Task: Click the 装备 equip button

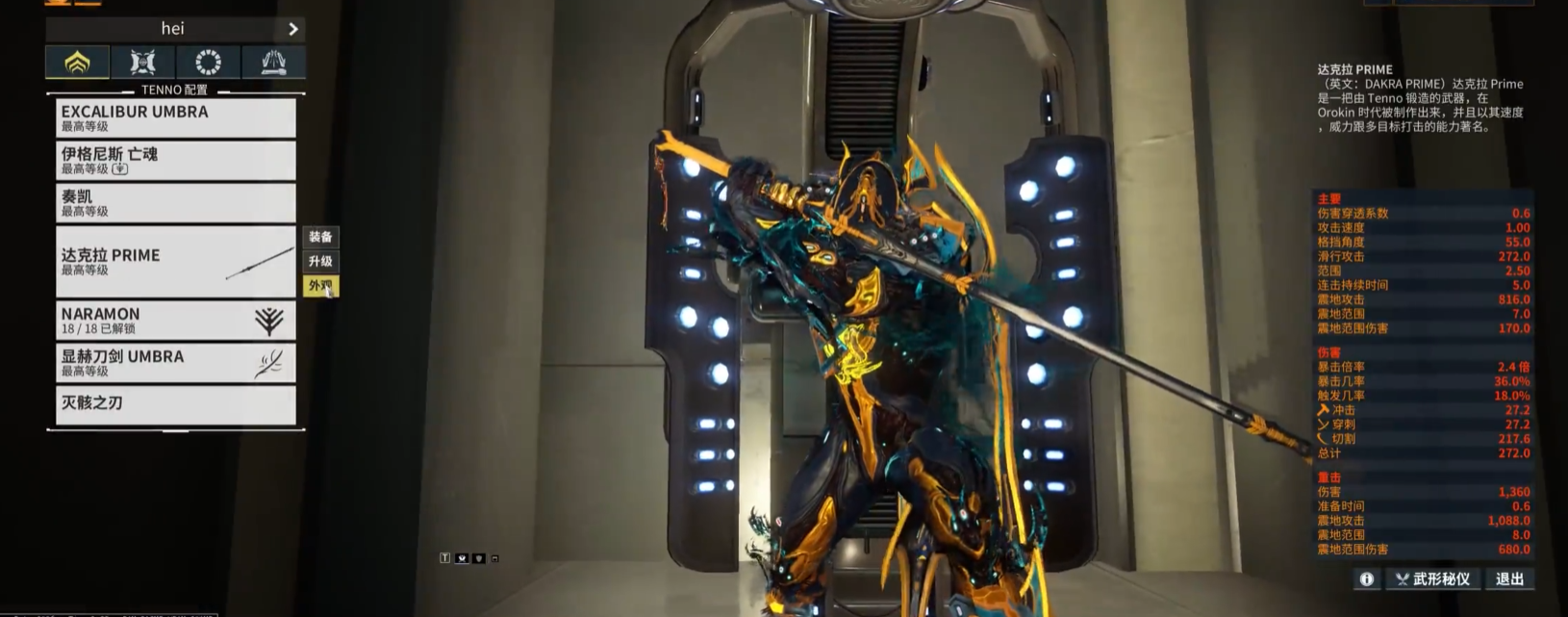Action: pos(320,237)
